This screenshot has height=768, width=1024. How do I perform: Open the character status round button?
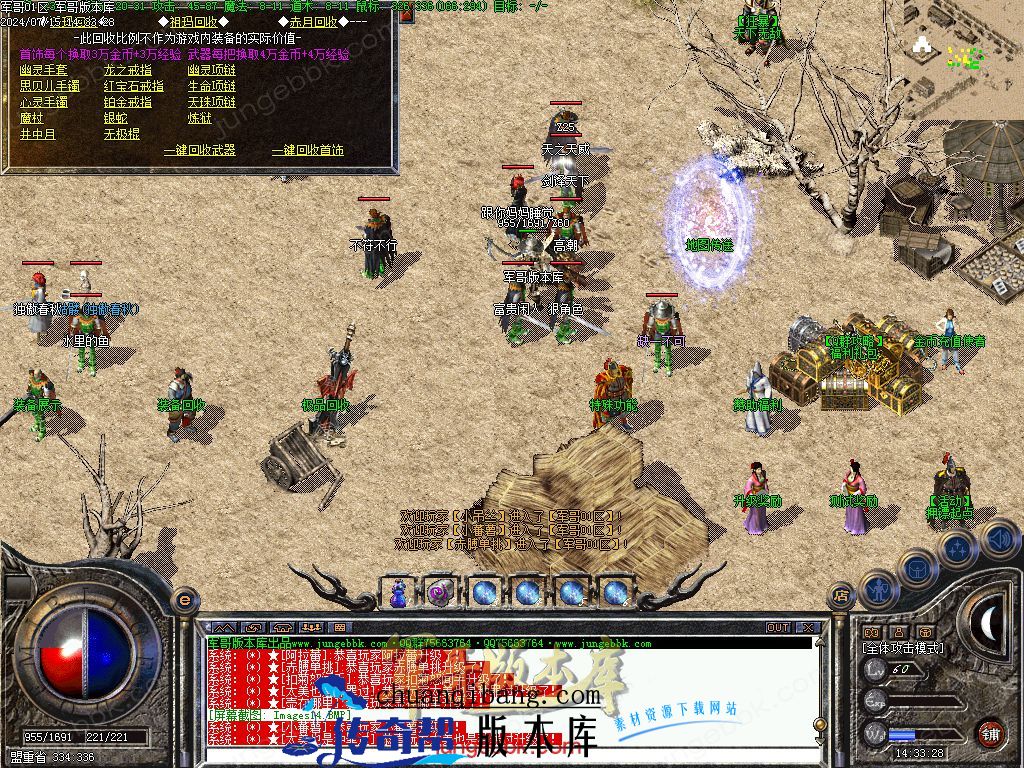[x=877, y=589]
